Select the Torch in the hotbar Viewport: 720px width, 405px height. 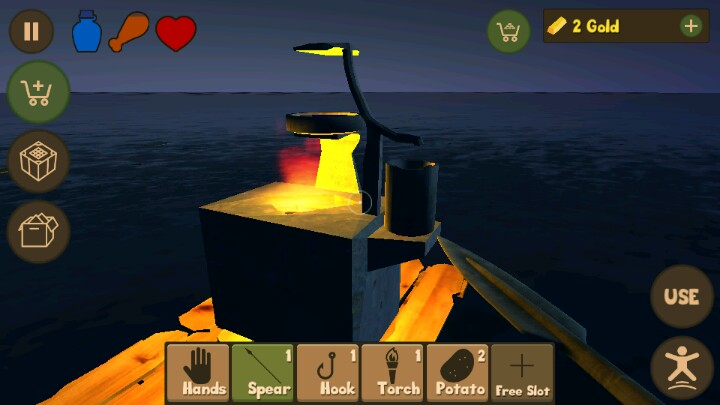(393, 374)
